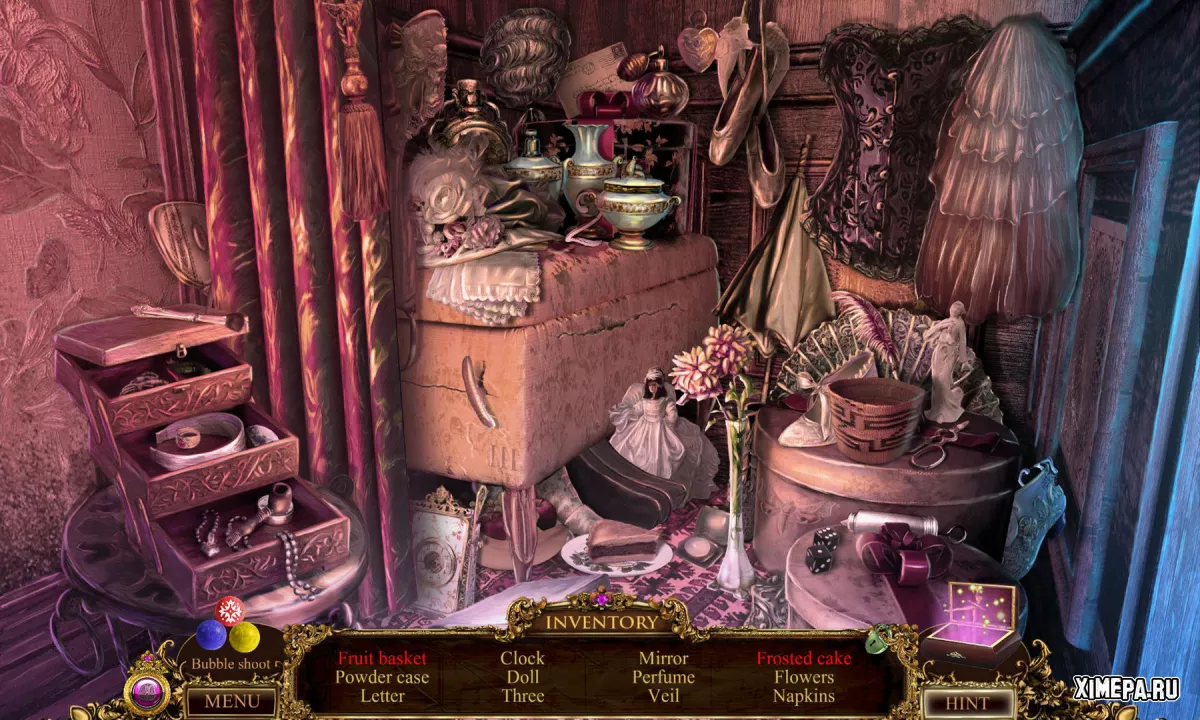The height and width of the screenshot is (720, 1200).
Task: Select the round purple gem orb
Action: (x=146, y=692)
